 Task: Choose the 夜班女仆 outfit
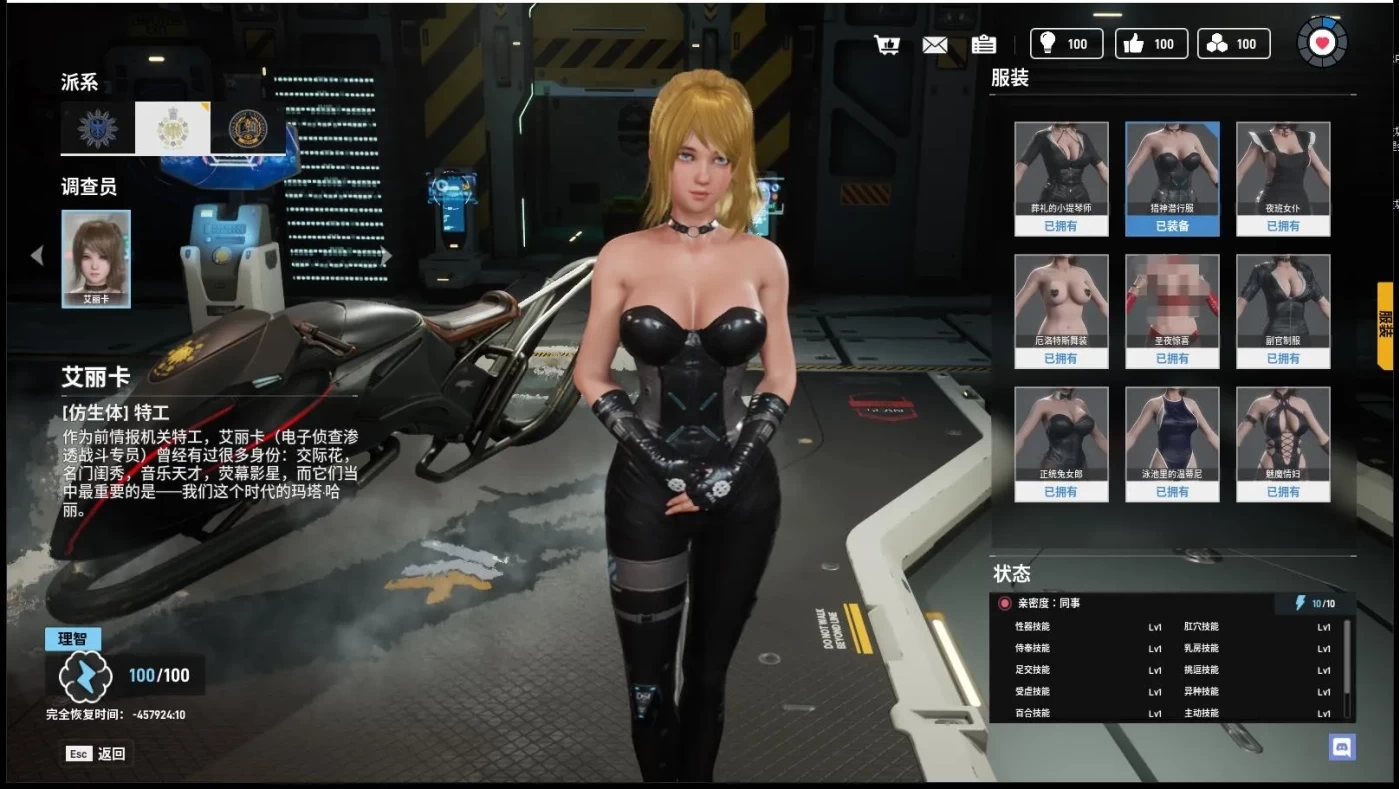(x=1282, y=178)
